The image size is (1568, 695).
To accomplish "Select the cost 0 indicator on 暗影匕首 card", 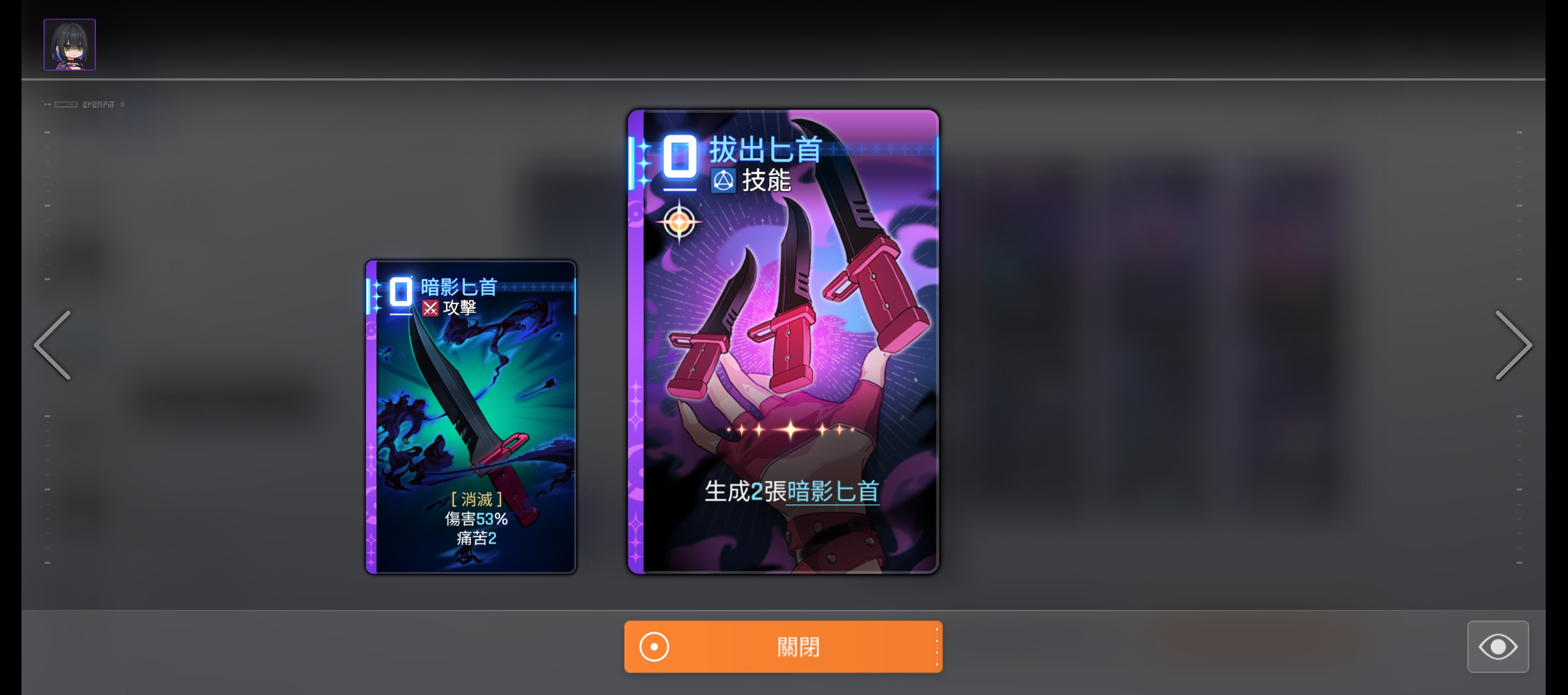I will click(400, 293).
